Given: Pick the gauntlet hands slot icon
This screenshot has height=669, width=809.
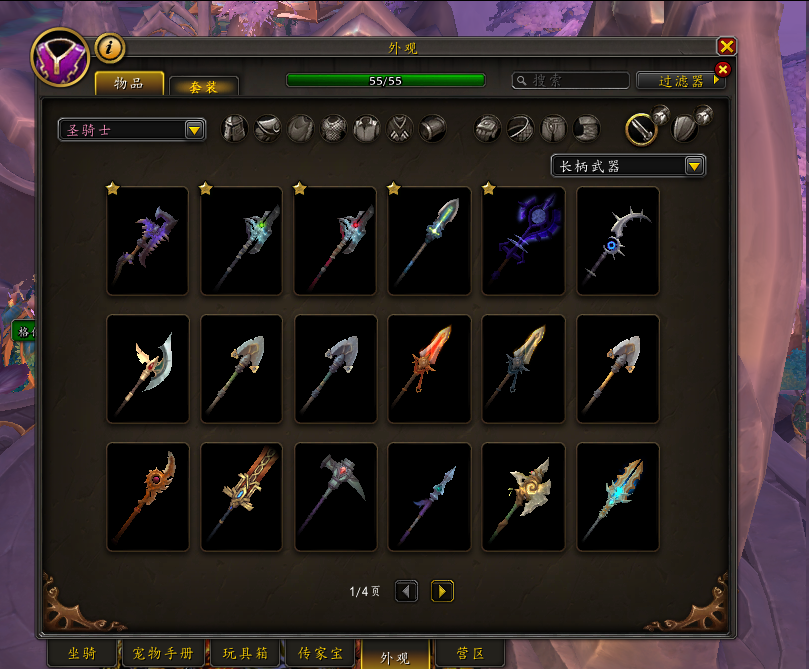Looking at the screenshot, I should 487,128.
